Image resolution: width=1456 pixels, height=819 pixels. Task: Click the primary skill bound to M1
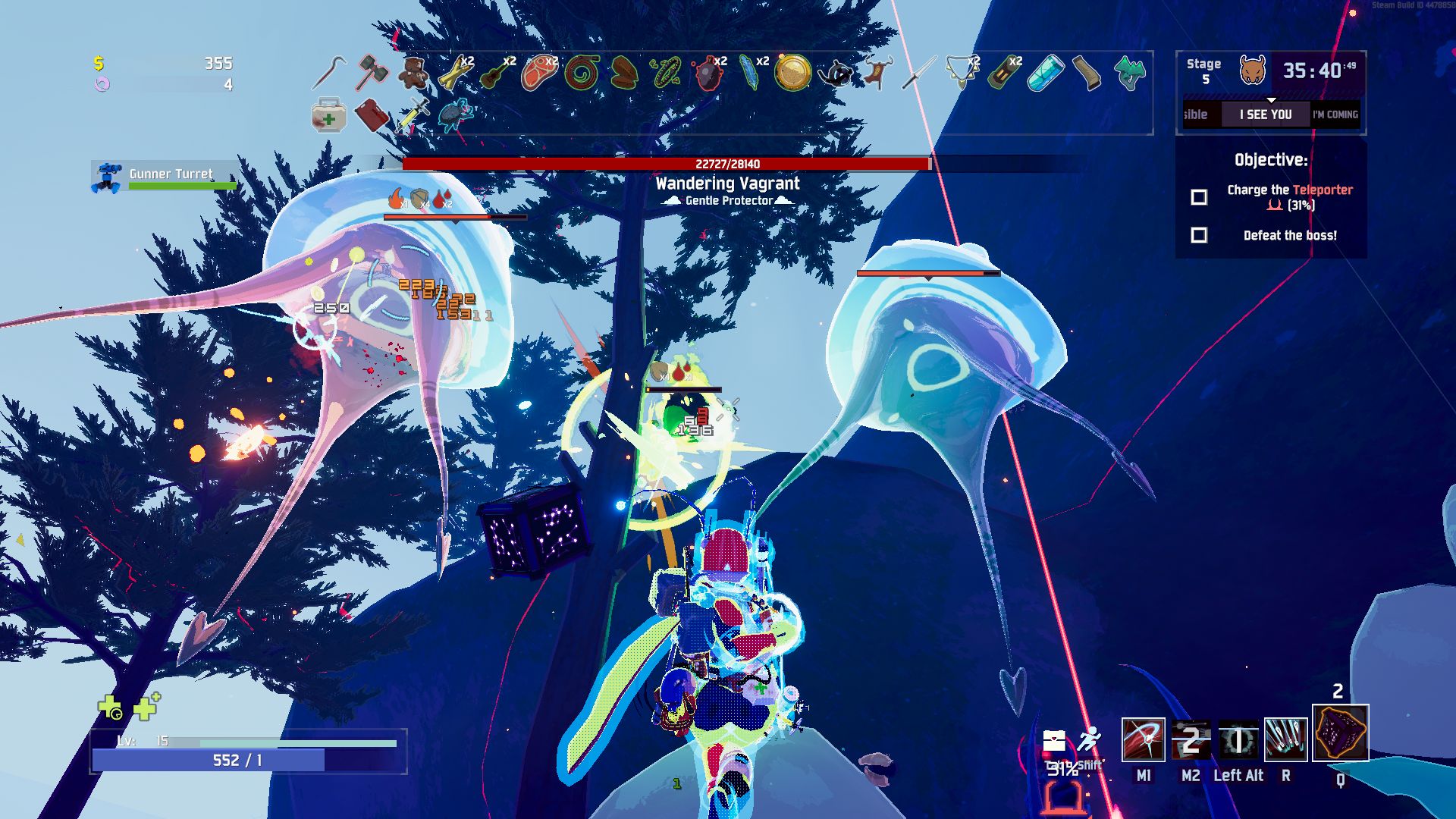pyautogui.click(x=1144, y=739)
